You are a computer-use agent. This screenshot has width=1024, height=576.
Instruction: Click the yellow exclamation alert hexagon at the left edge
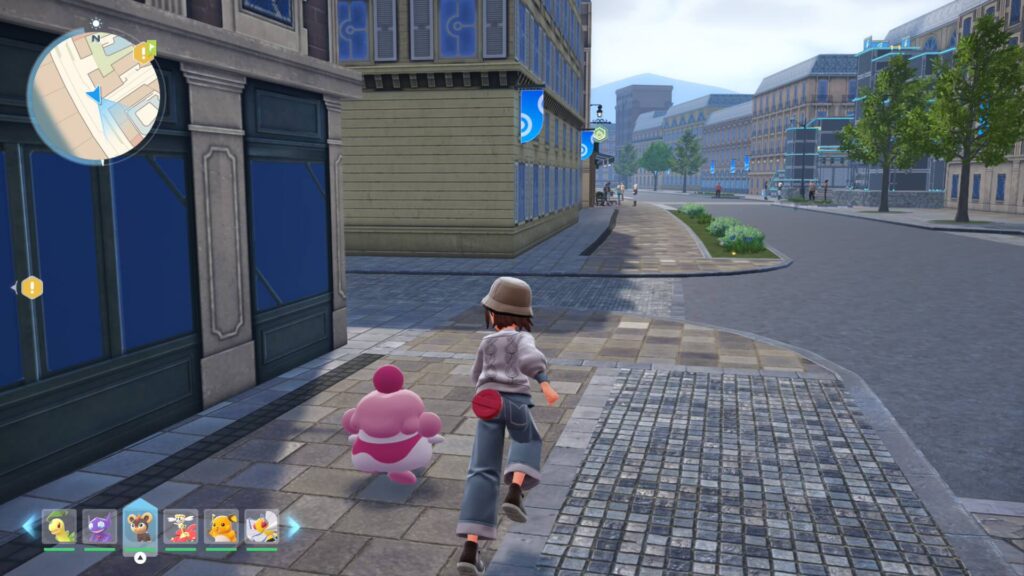32,288
